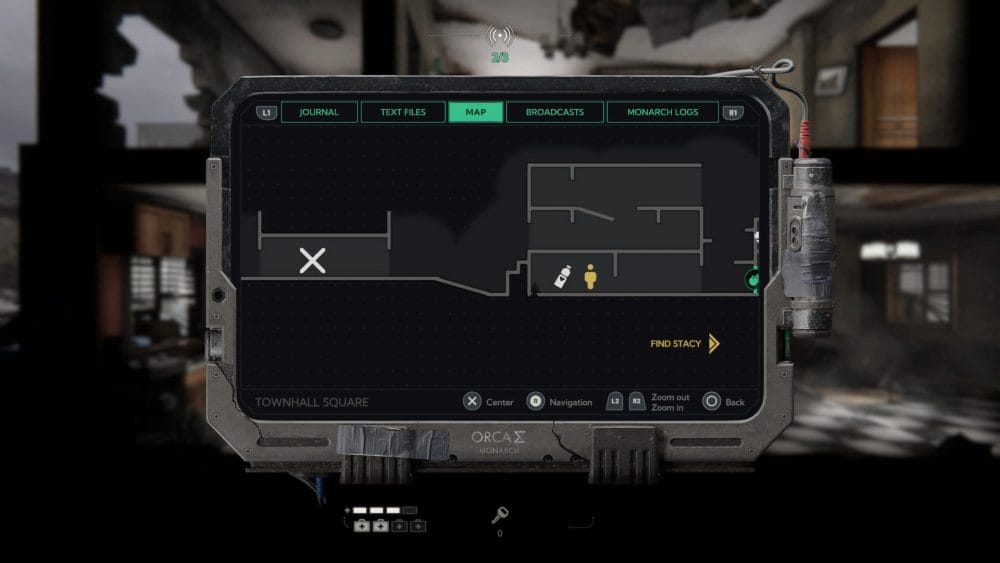Select the yellow player figure marker
The height and width of the screenshot is (563, 1000).
[x=590, y=276]
